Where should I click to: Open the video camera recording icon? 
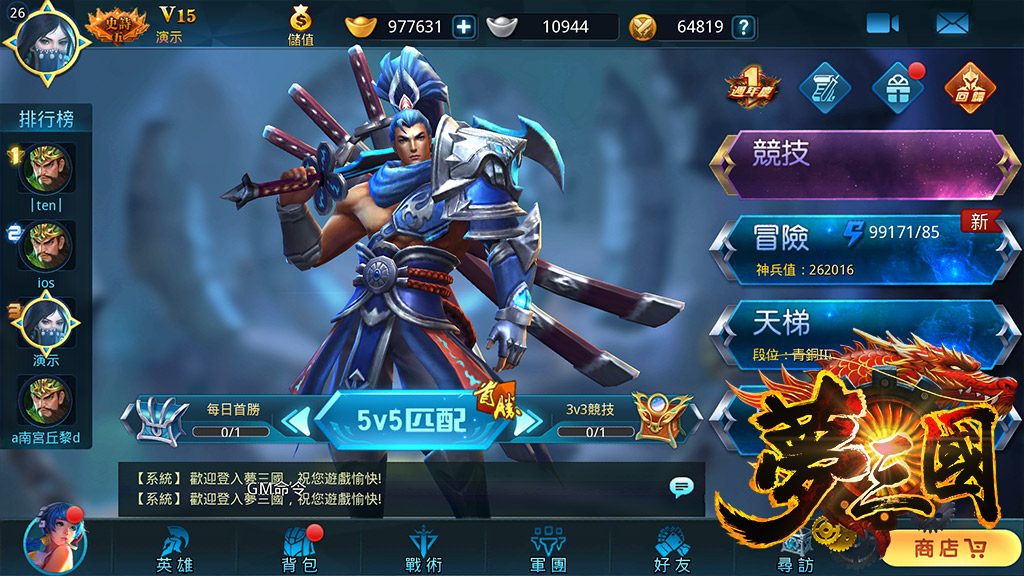(882, 24)
